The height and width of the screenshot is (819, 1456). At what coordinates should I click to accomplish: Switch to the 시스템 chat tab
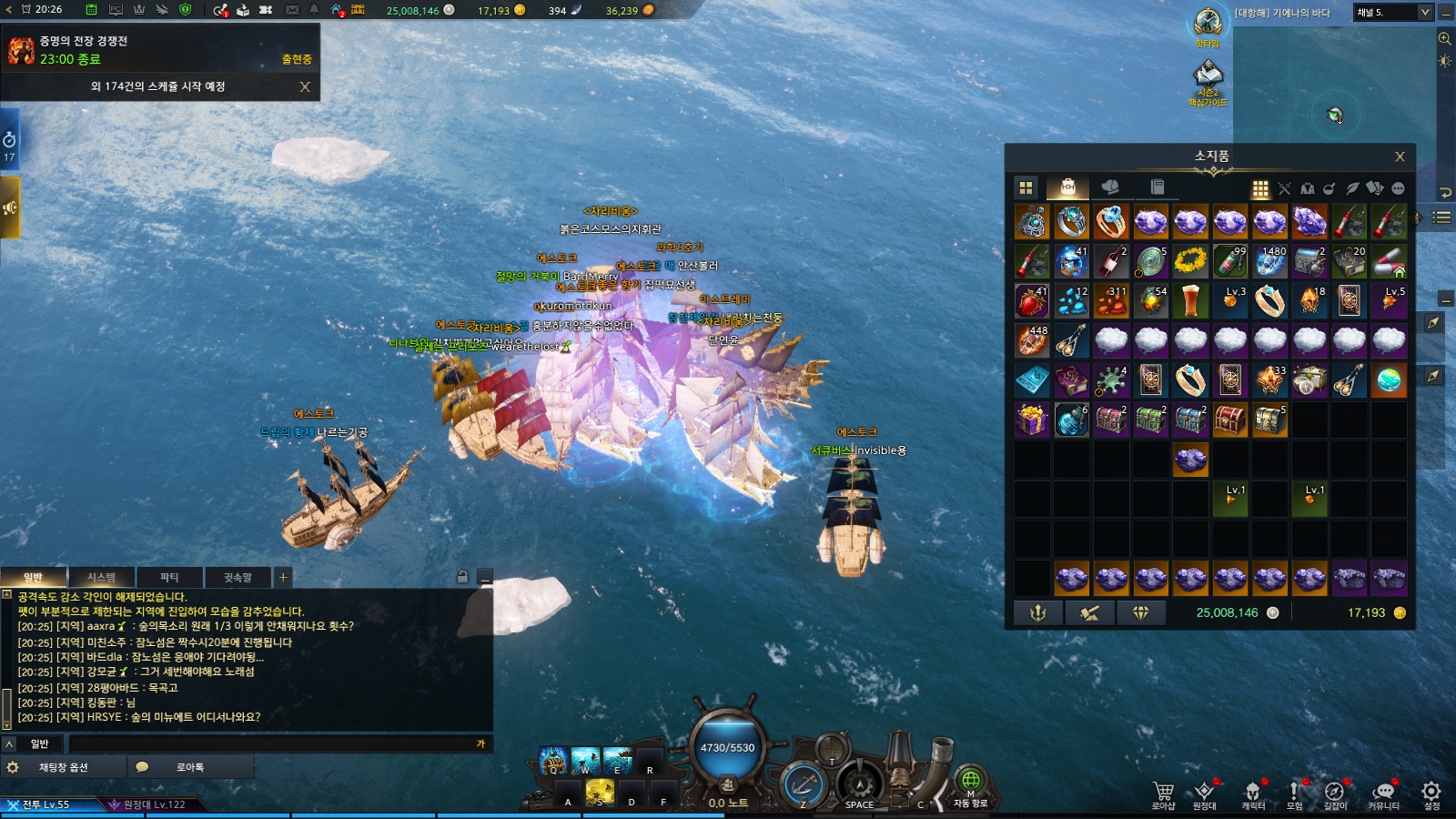click(101, 577)
